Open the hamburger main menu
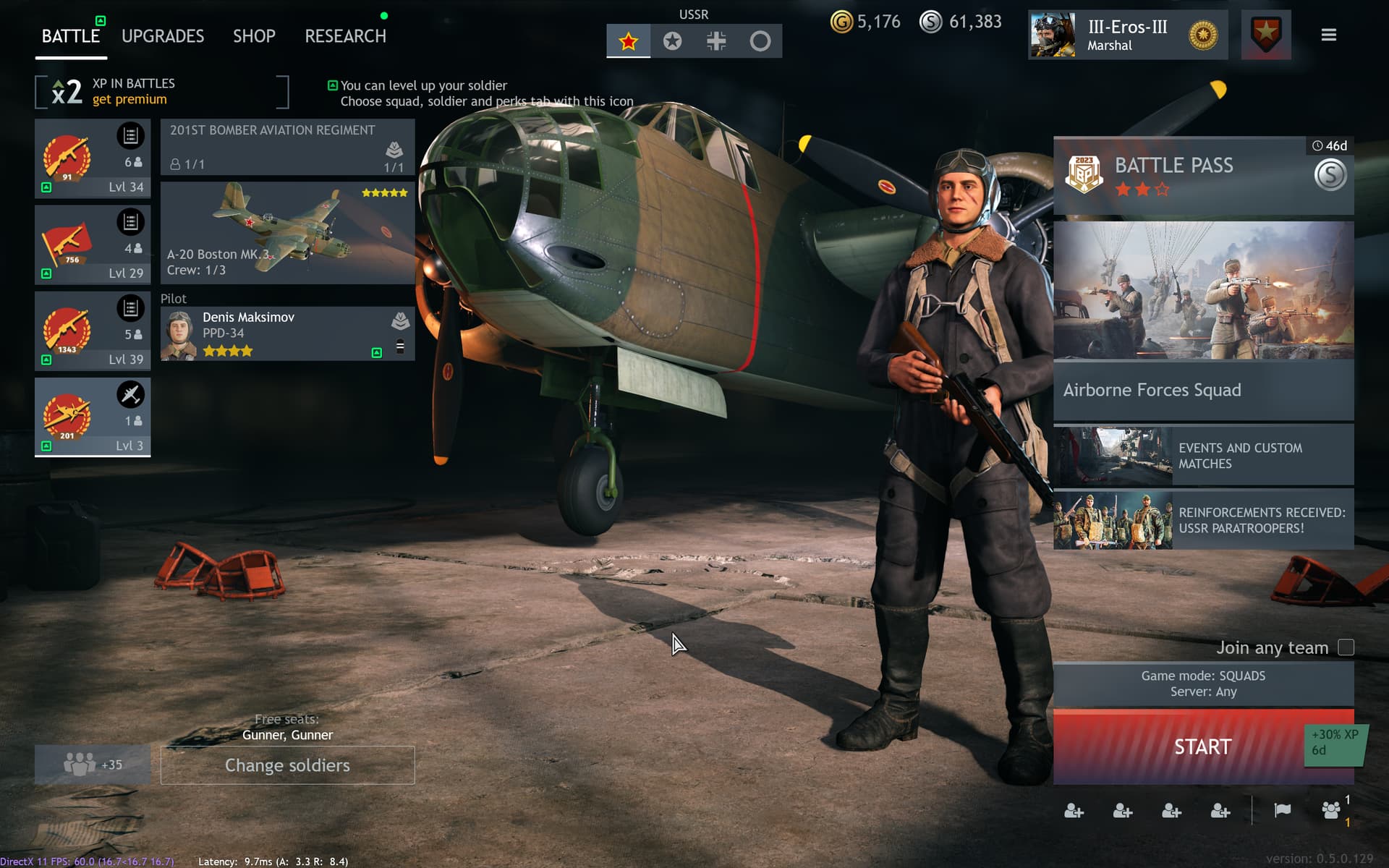Image resolution: width=1389 pixels, height=868 pixels. 1328,35
